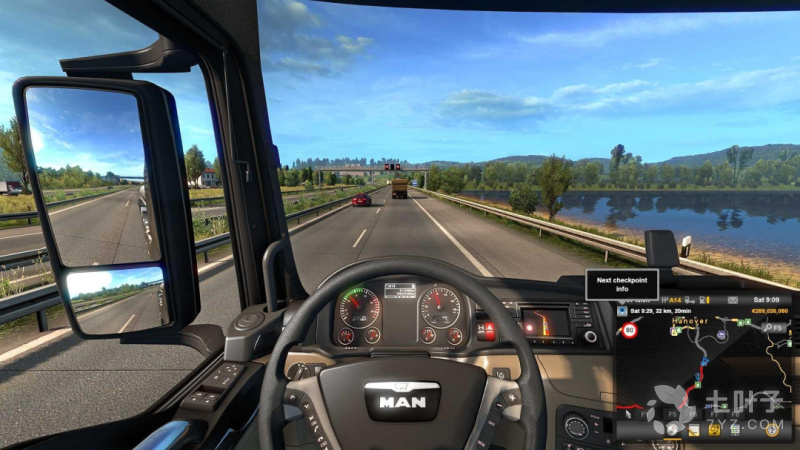Click the next checkpoint info icon

[x=622, y=310]
